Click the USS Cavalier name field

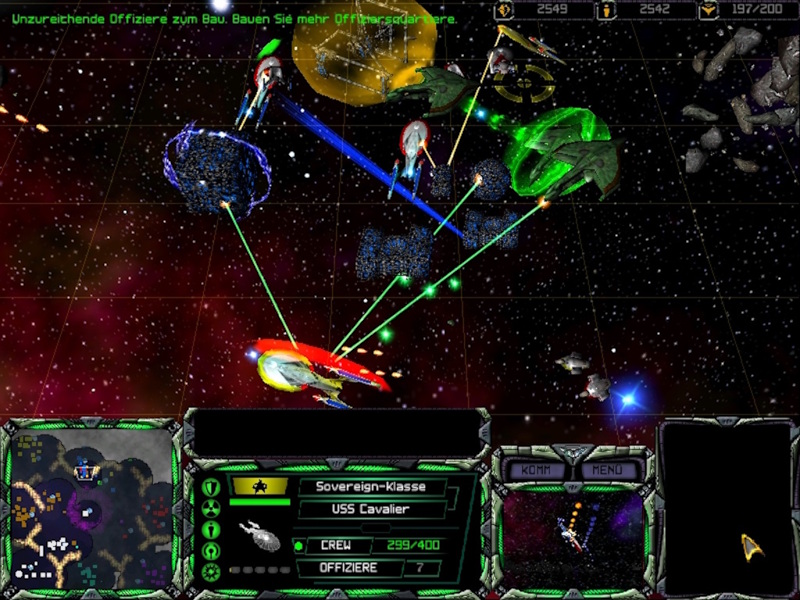(x=370, y=509)
